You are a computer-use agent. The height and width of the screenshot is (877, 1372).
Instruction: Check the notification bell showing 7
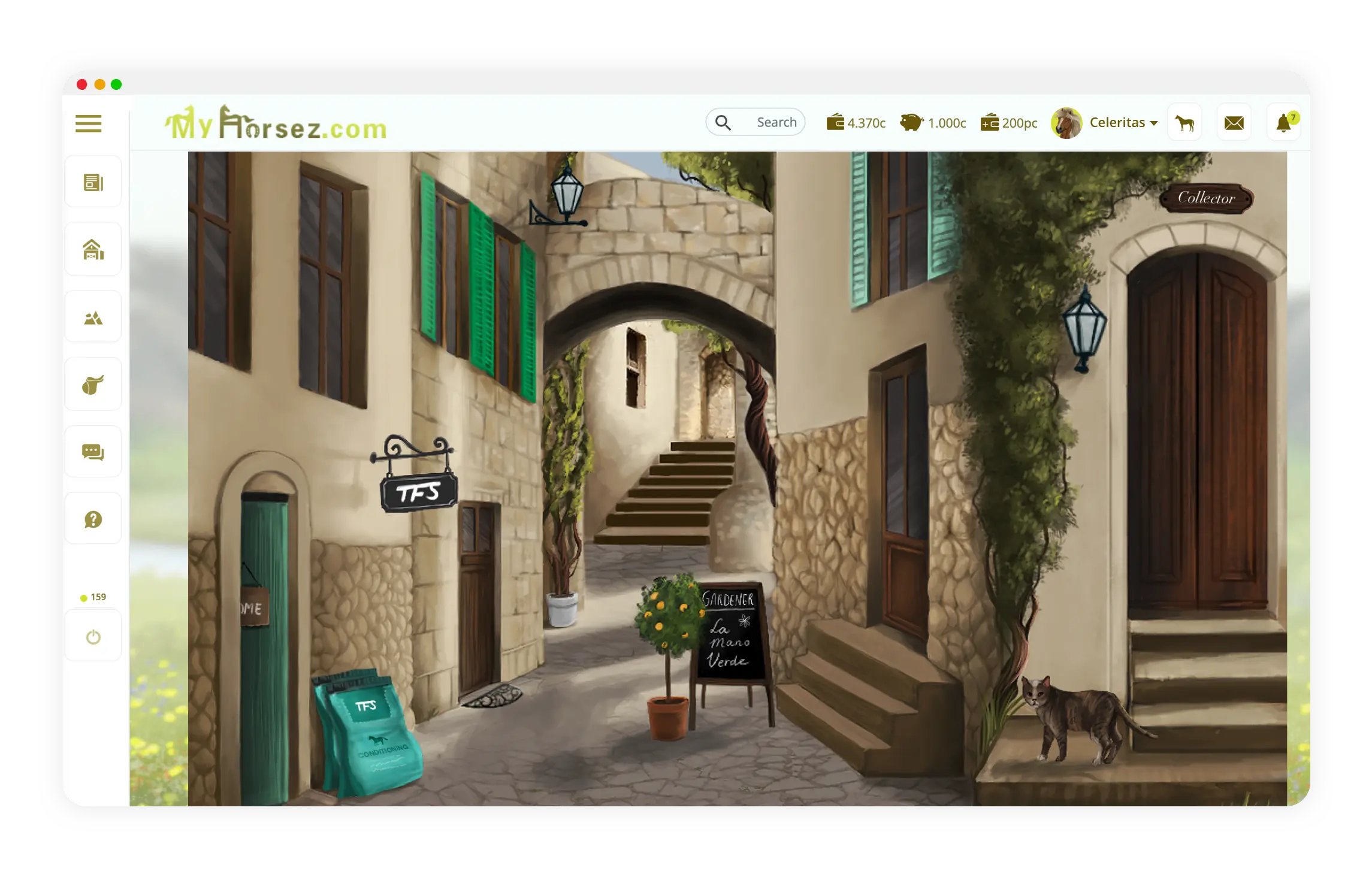point(1283,122)
